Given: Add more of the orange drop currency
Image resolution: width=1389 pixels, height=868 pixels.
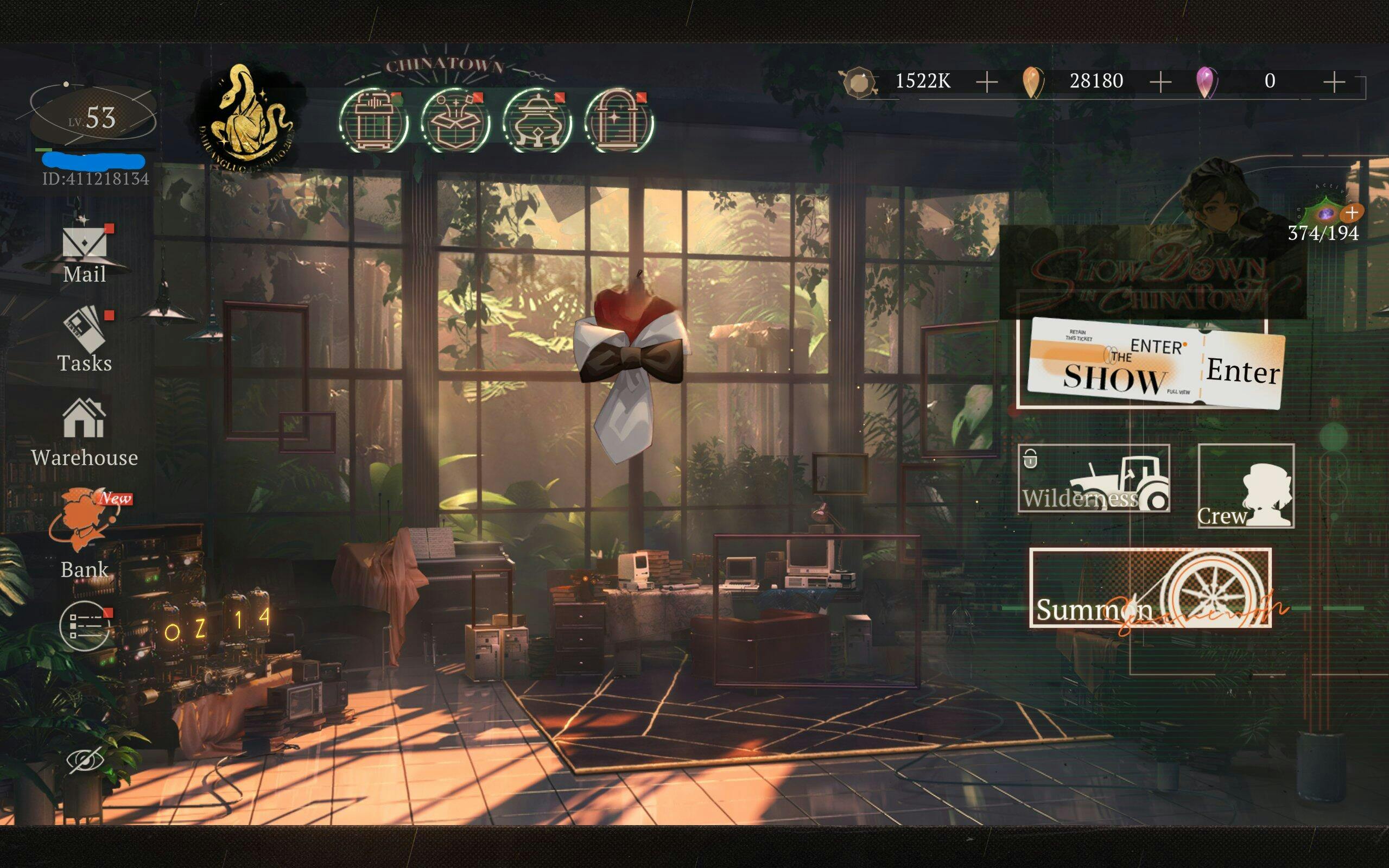Looking at the screenshot, I should tap(1160, 82).
